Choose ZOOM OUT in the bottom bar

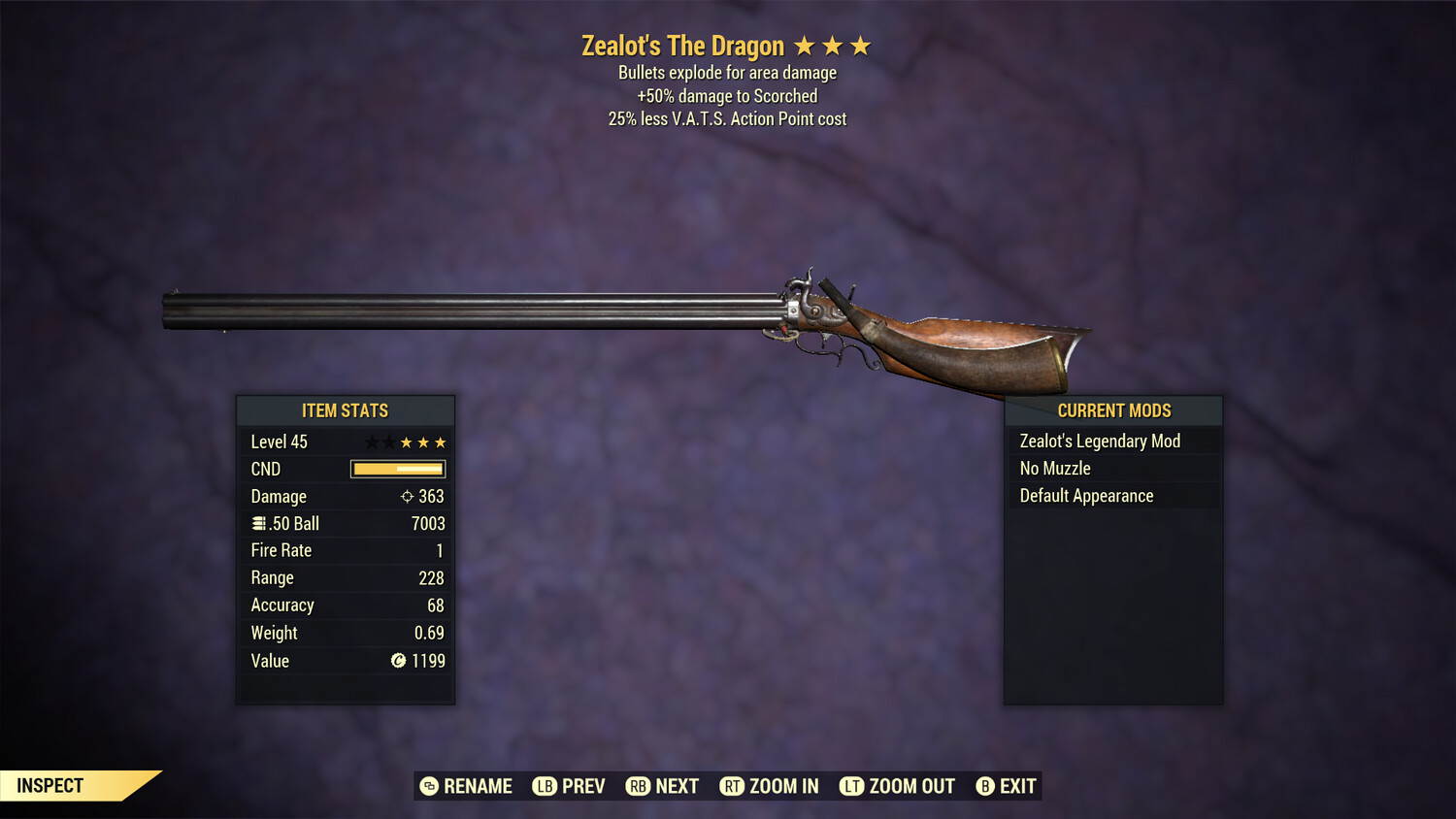click(897, 786)
